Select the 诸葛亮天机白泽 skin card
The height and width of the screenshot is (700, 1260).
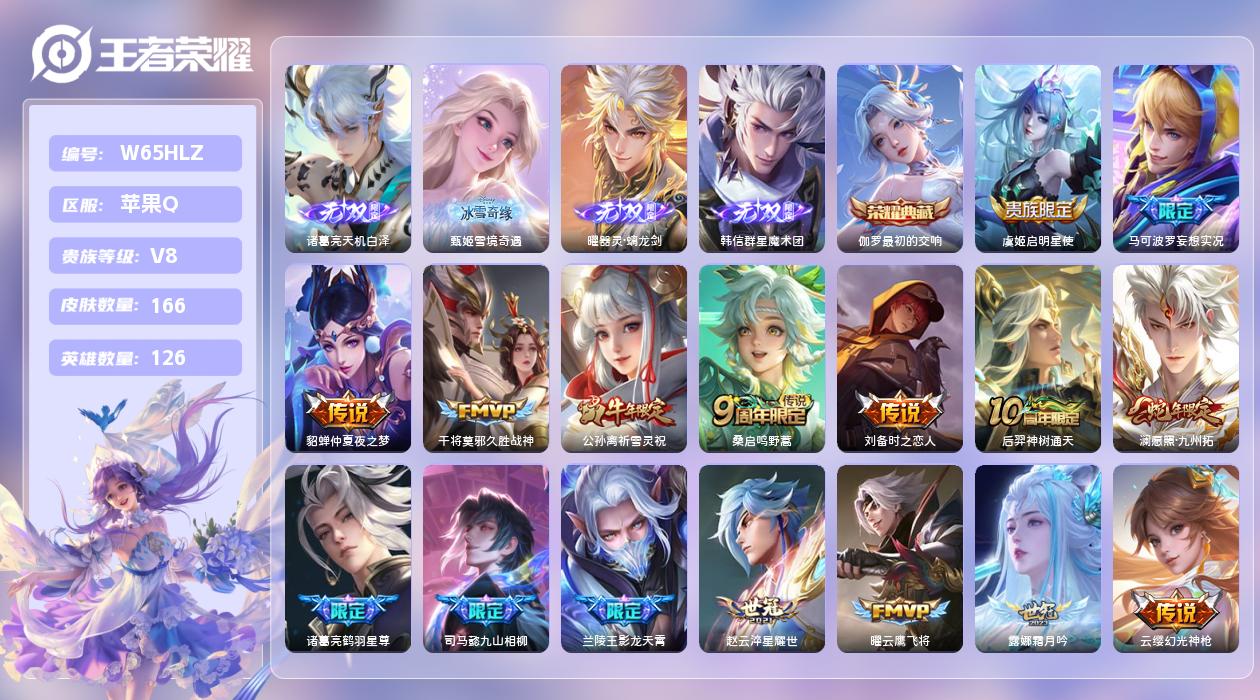(348, 158)
